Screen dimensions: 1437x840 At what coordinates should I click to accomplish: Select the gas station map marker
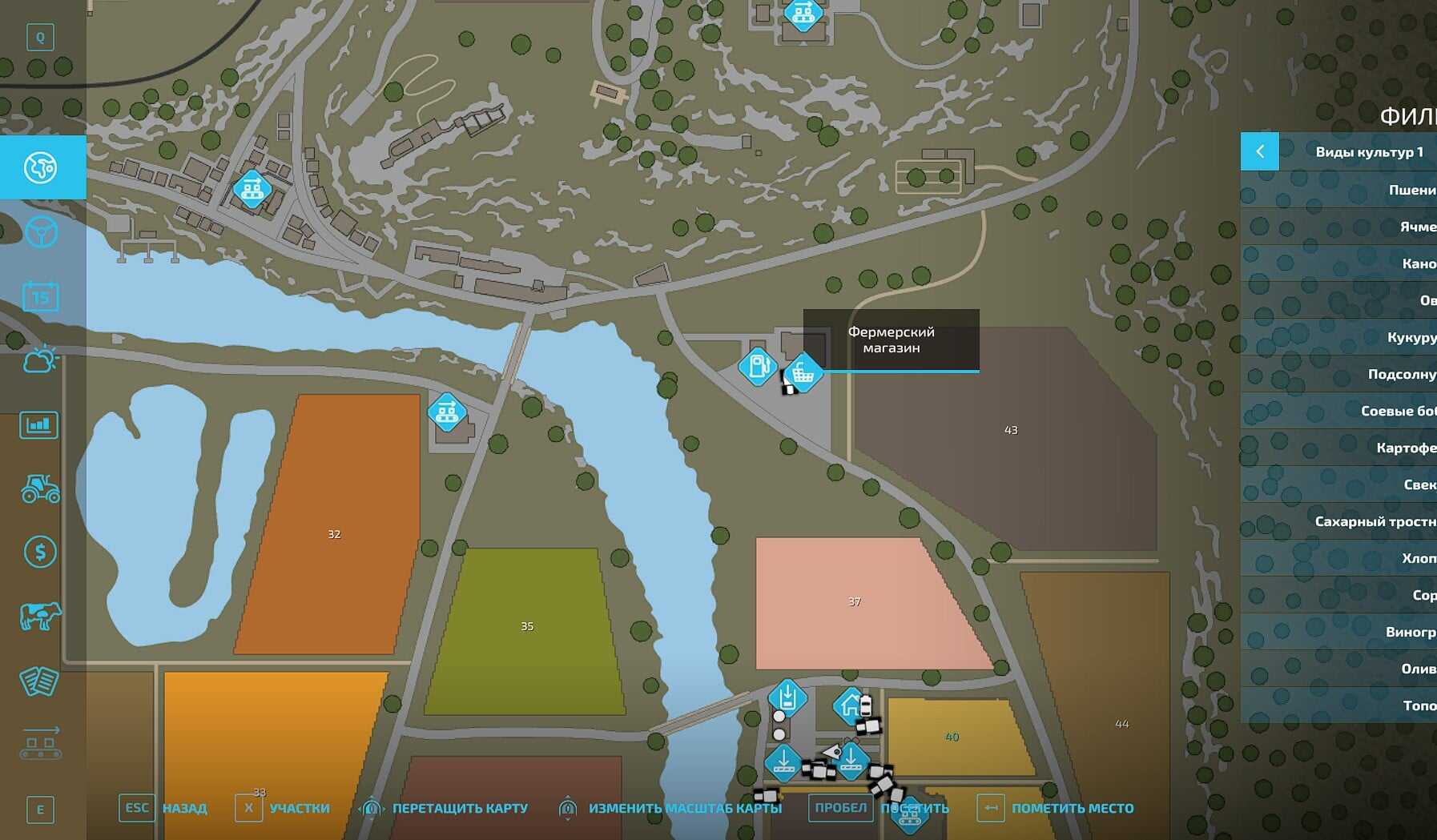[x=757, y=367]
